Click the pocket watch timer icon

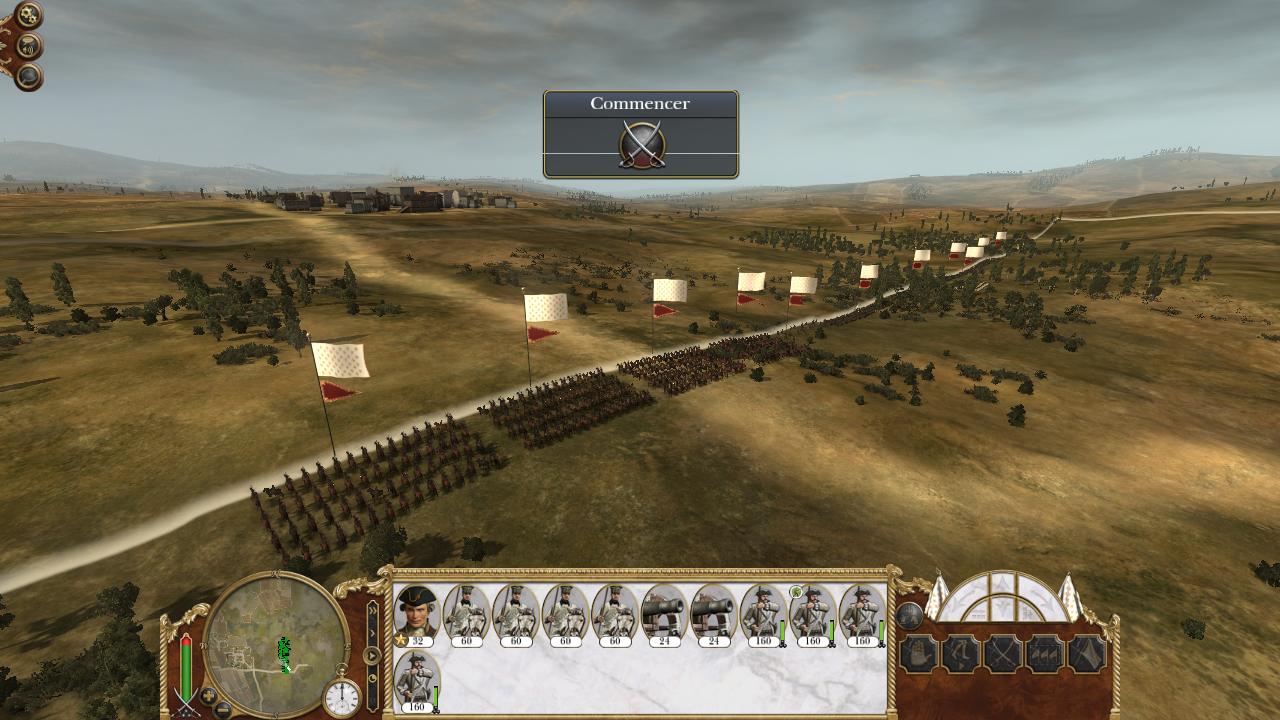[x=341, y=697]
